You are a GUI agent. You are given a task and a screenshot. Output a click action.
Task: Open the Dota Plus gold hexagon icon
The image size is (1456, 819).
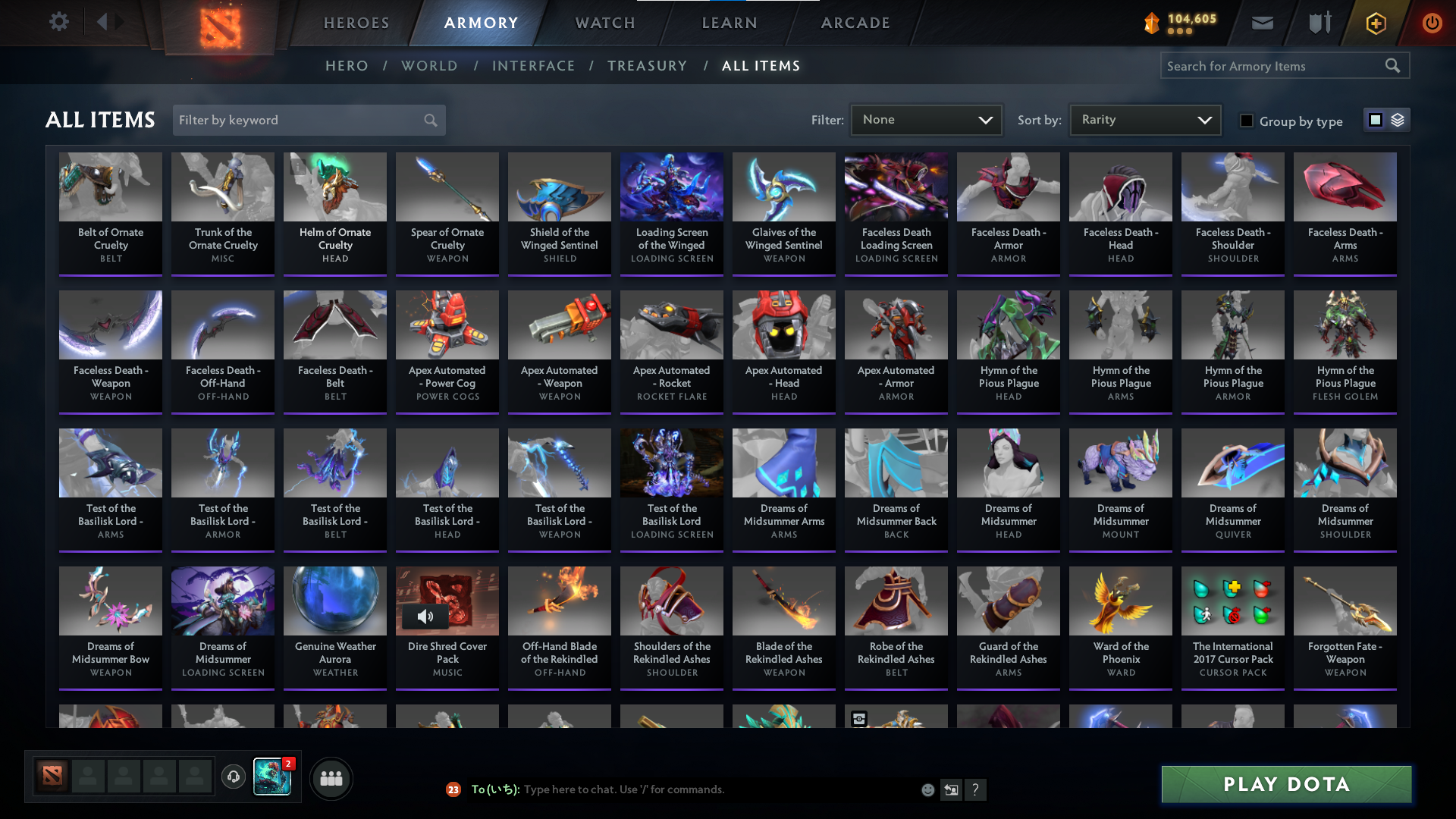[1376, 23]
